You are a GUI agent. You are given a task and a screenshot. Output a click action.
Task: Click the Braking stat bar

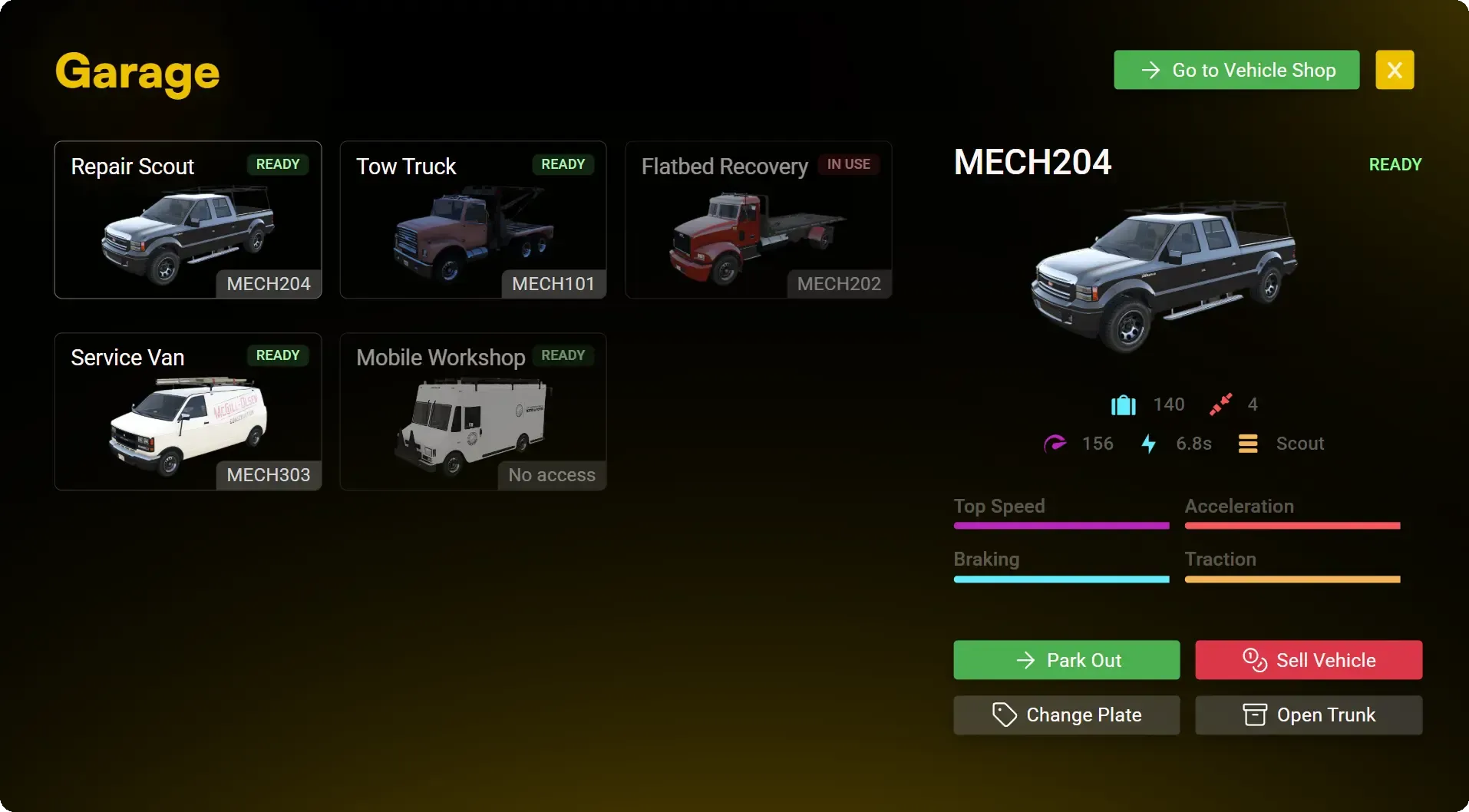[x=1061, y=579]
